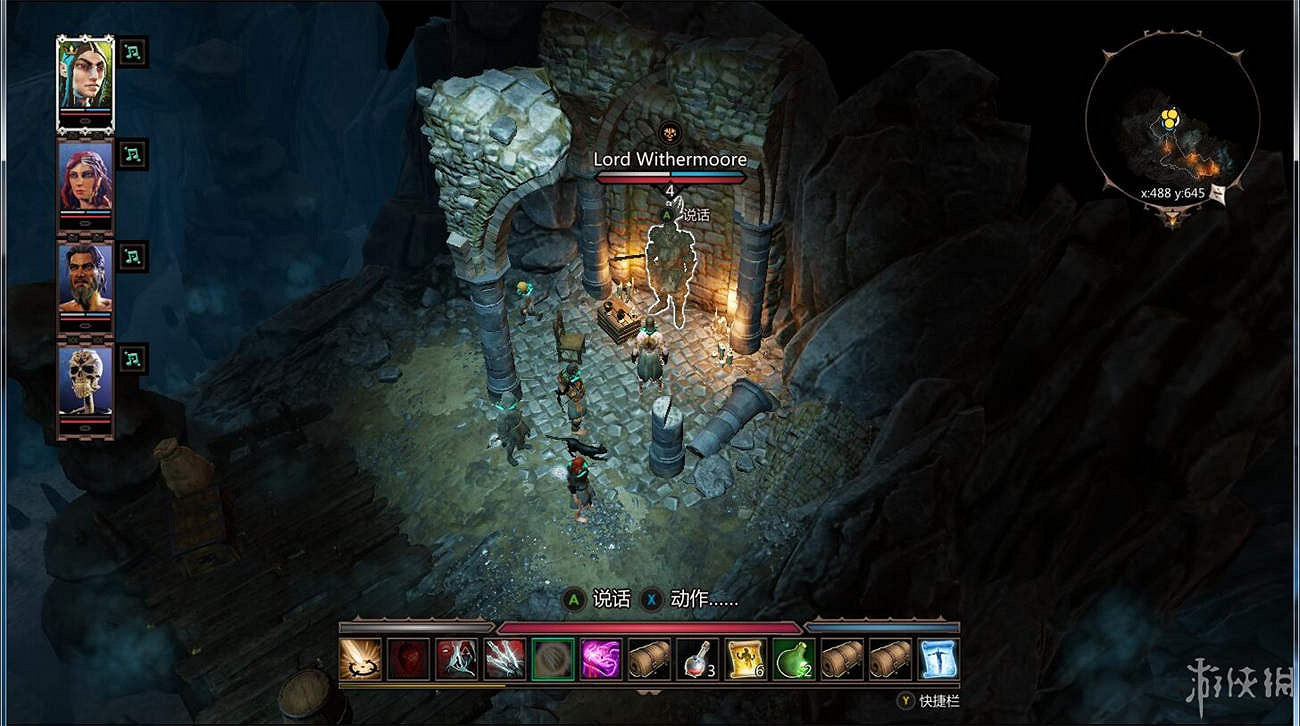Activate the hooded figure skill

click(x=456, y=659)
